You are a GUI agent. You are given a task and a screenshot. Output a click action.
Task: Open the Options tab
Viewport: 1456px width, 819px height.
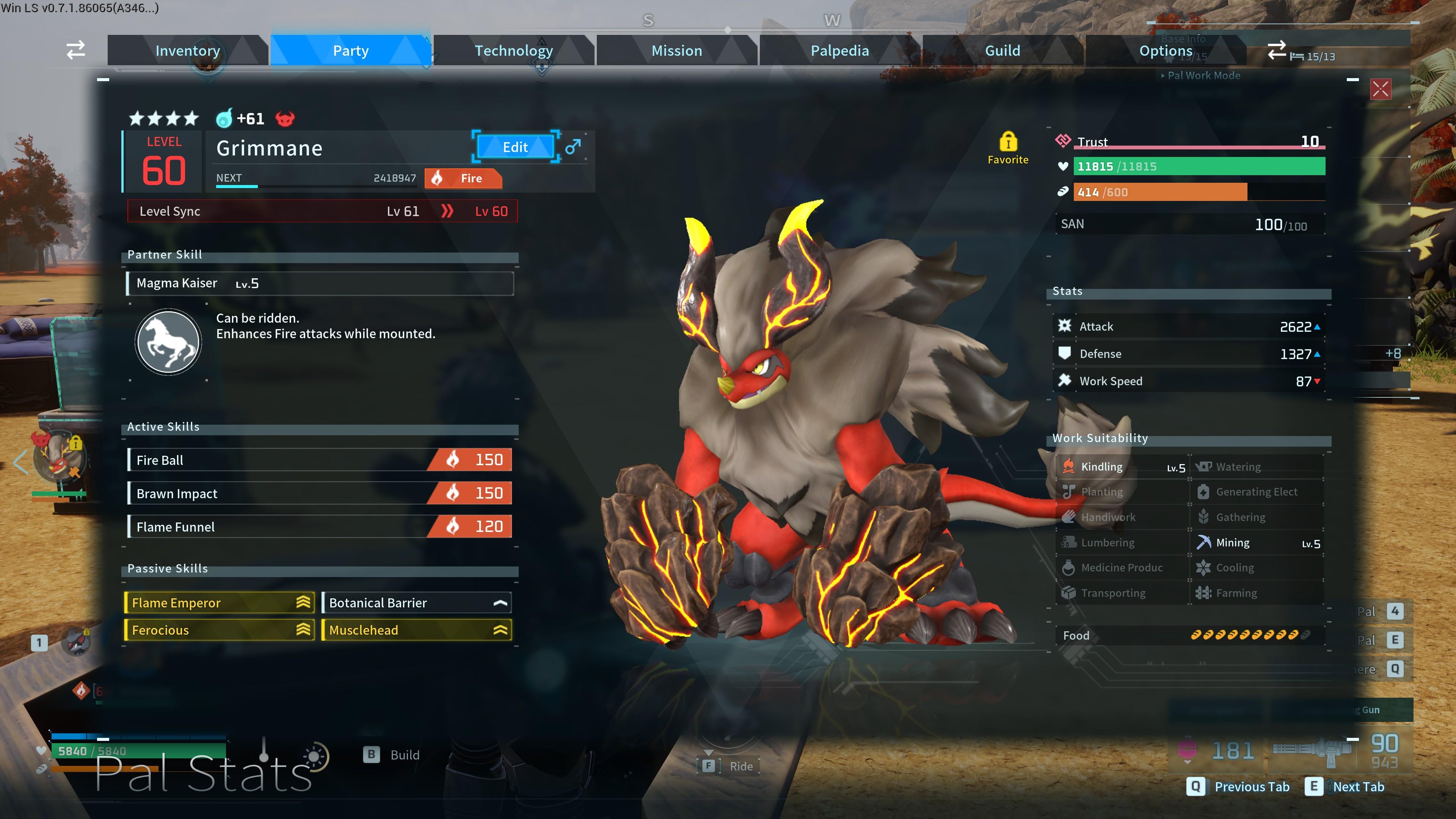[x=1166, y=51]
